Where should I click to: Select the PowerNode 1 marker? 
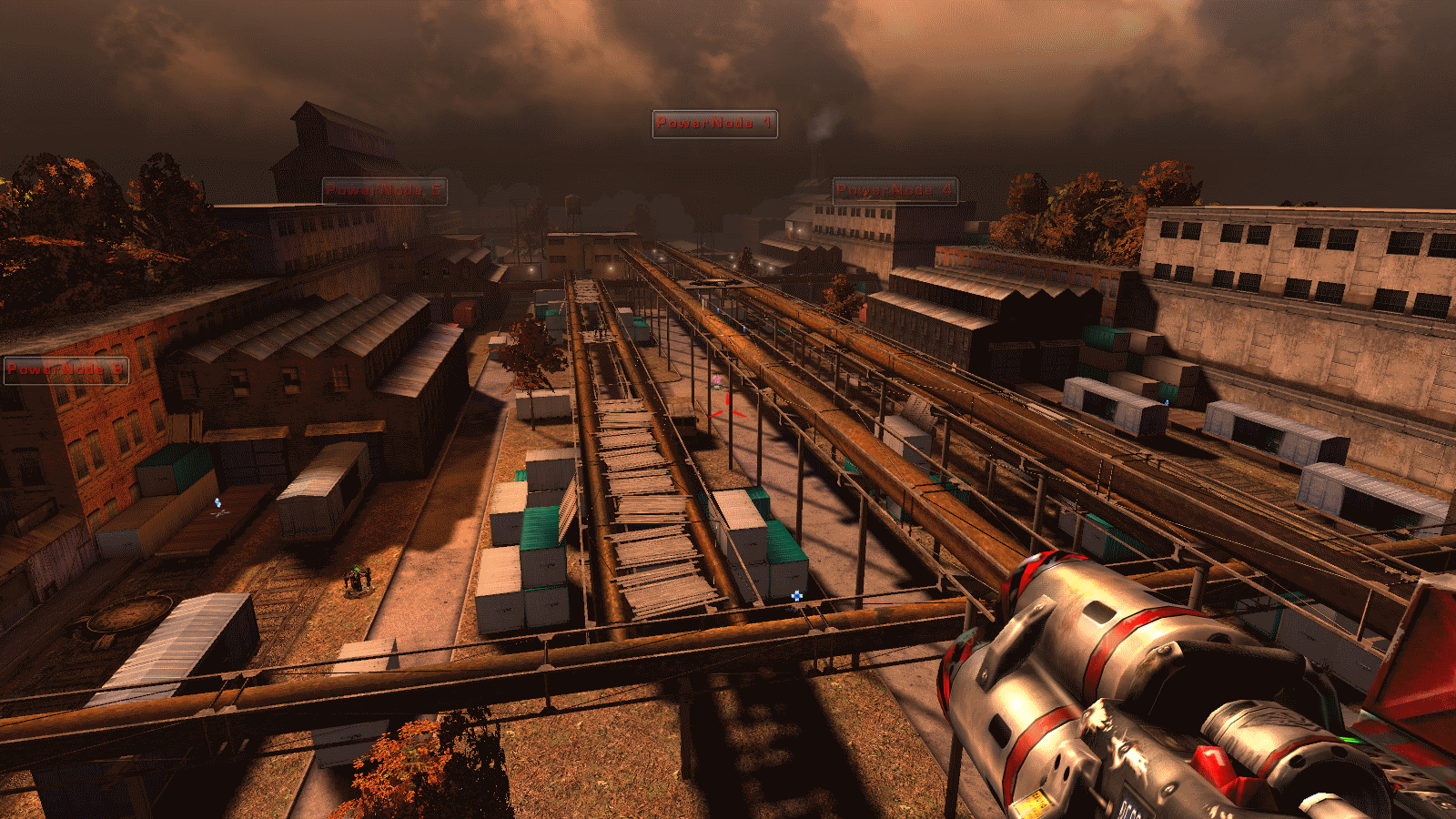714,124
